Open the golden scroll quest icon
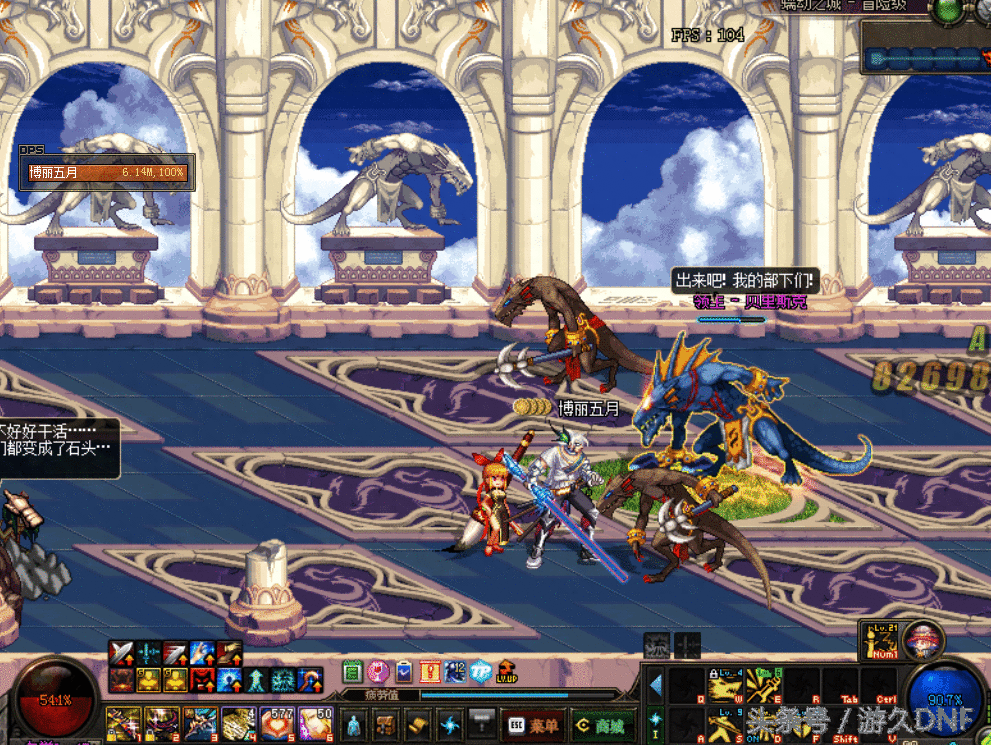991x745 pixels. (418, 723)
